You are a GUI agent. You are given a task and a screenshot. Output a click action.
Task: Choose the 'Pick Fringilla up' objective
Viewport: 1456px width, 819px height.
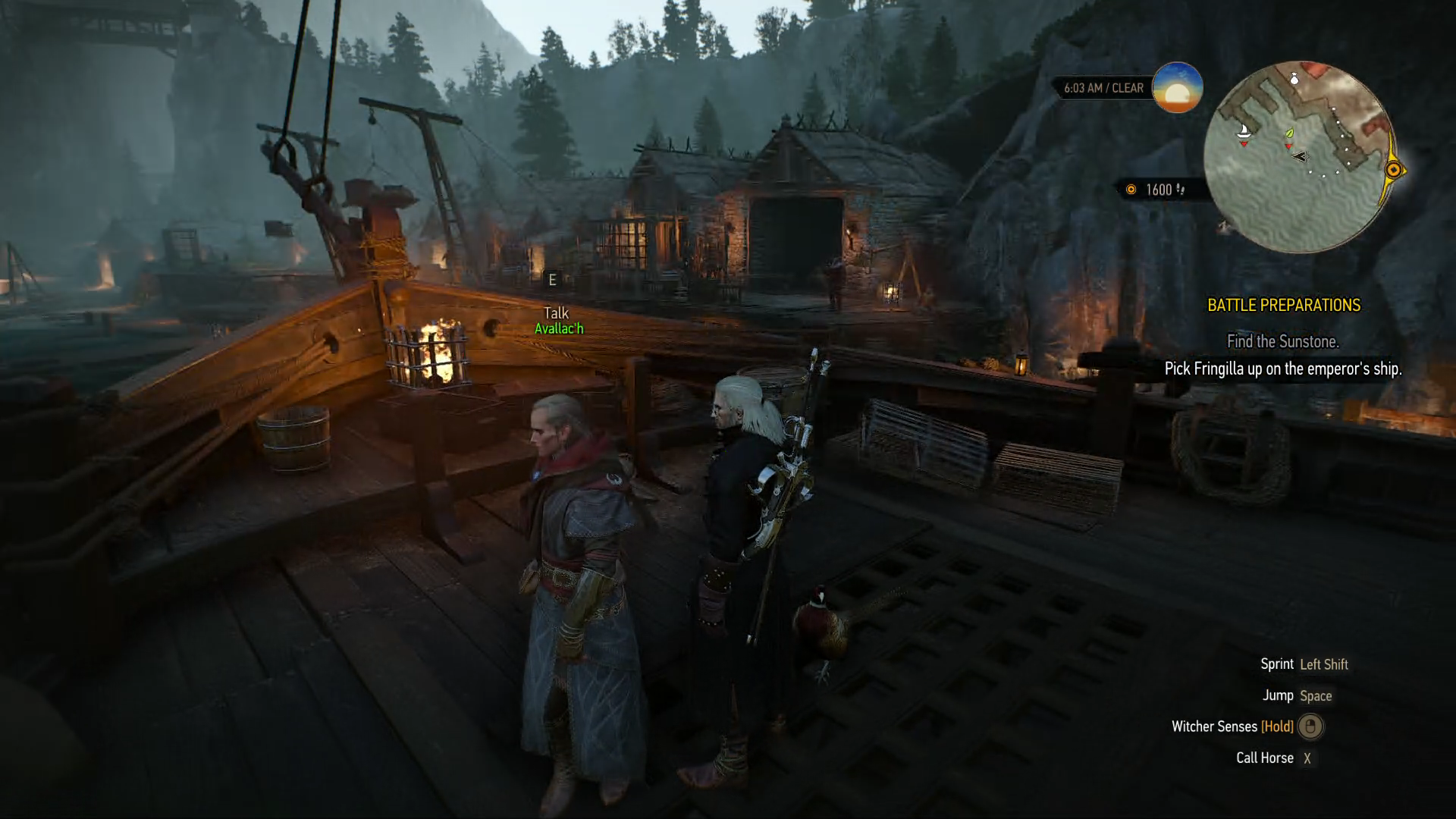1282,369
